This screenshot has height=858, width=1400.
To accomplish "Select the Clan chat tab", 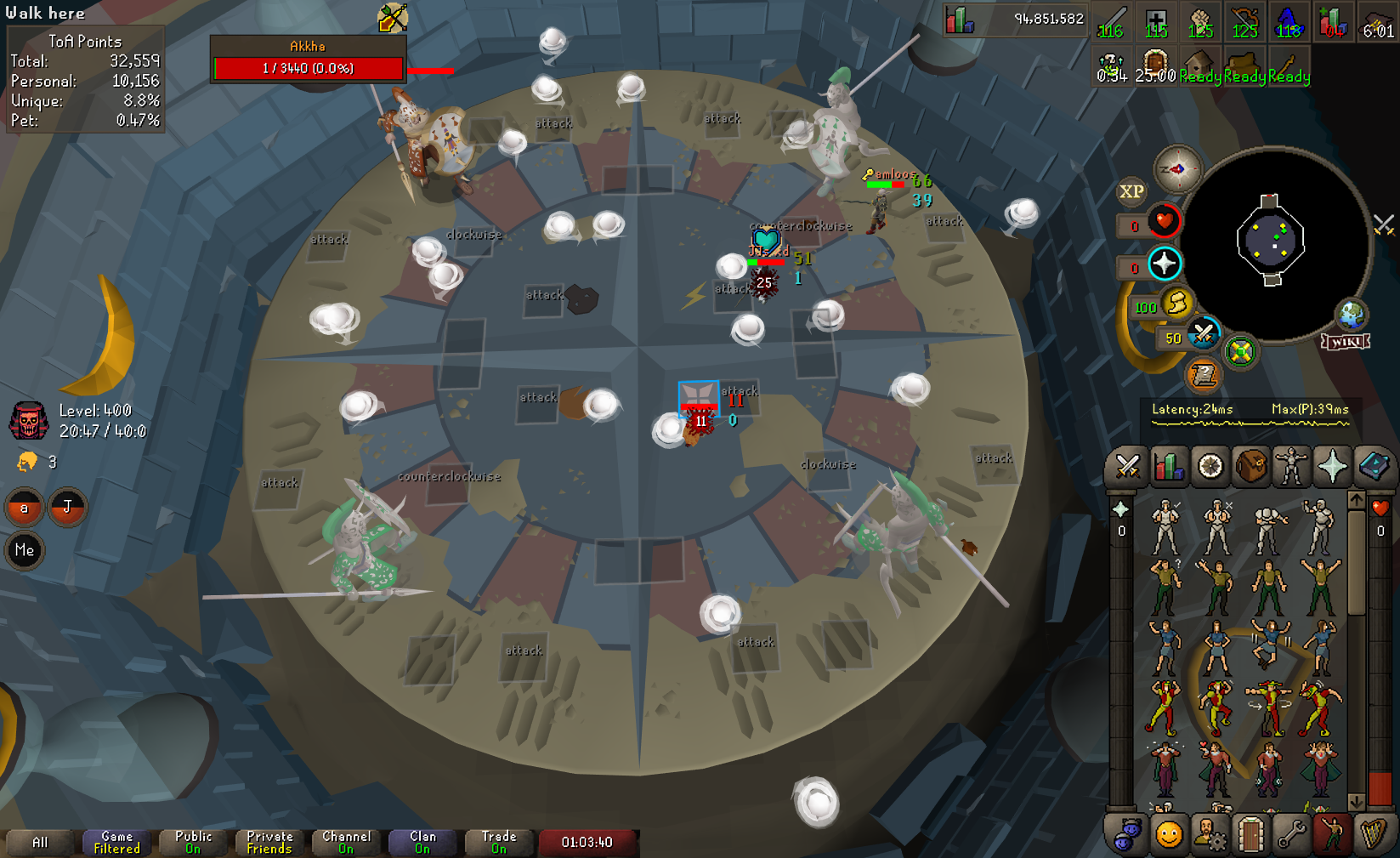I will coord(422,842).
